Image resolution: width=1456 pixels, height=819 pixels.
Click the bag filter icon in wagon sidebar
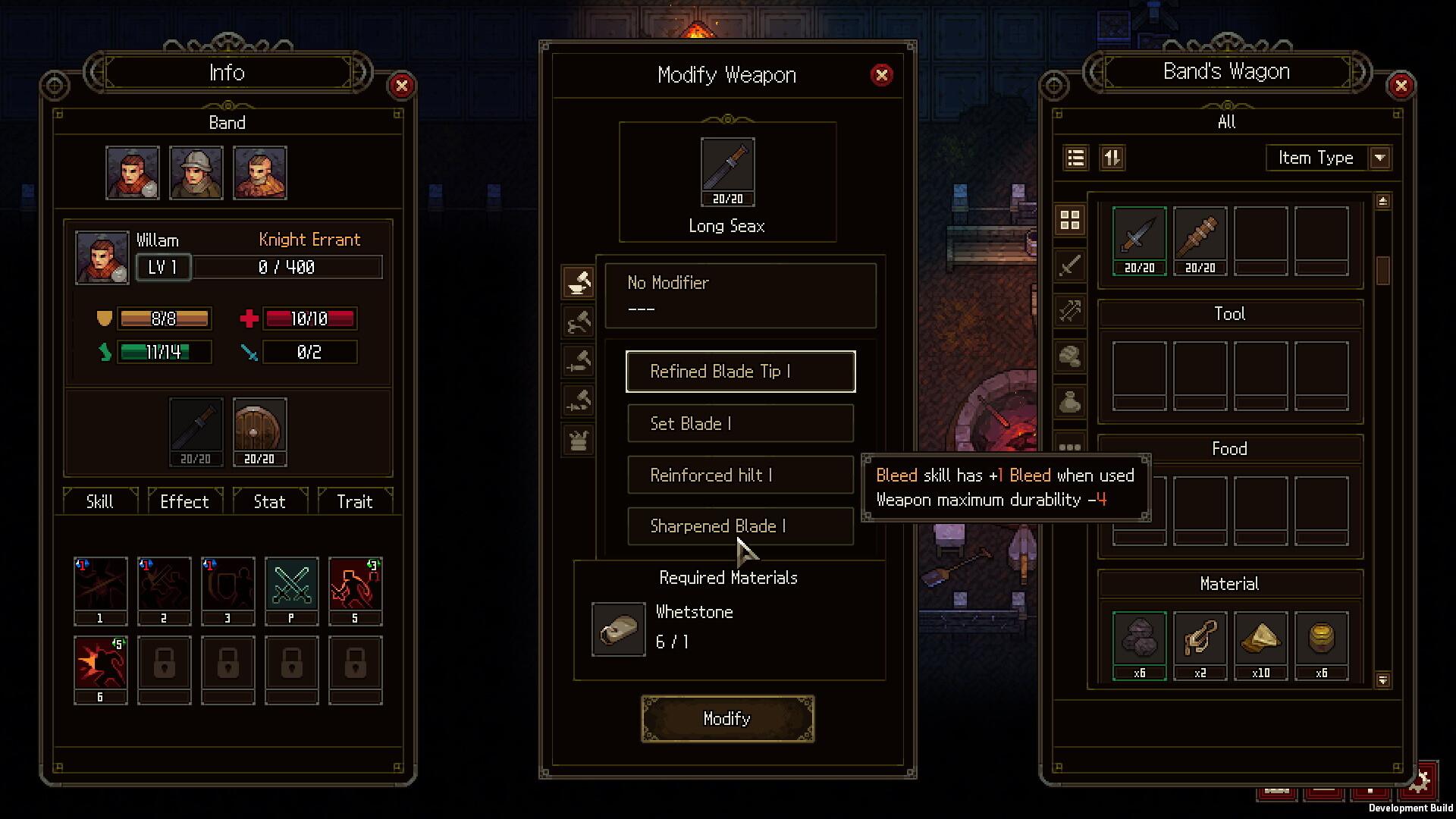1071,402
